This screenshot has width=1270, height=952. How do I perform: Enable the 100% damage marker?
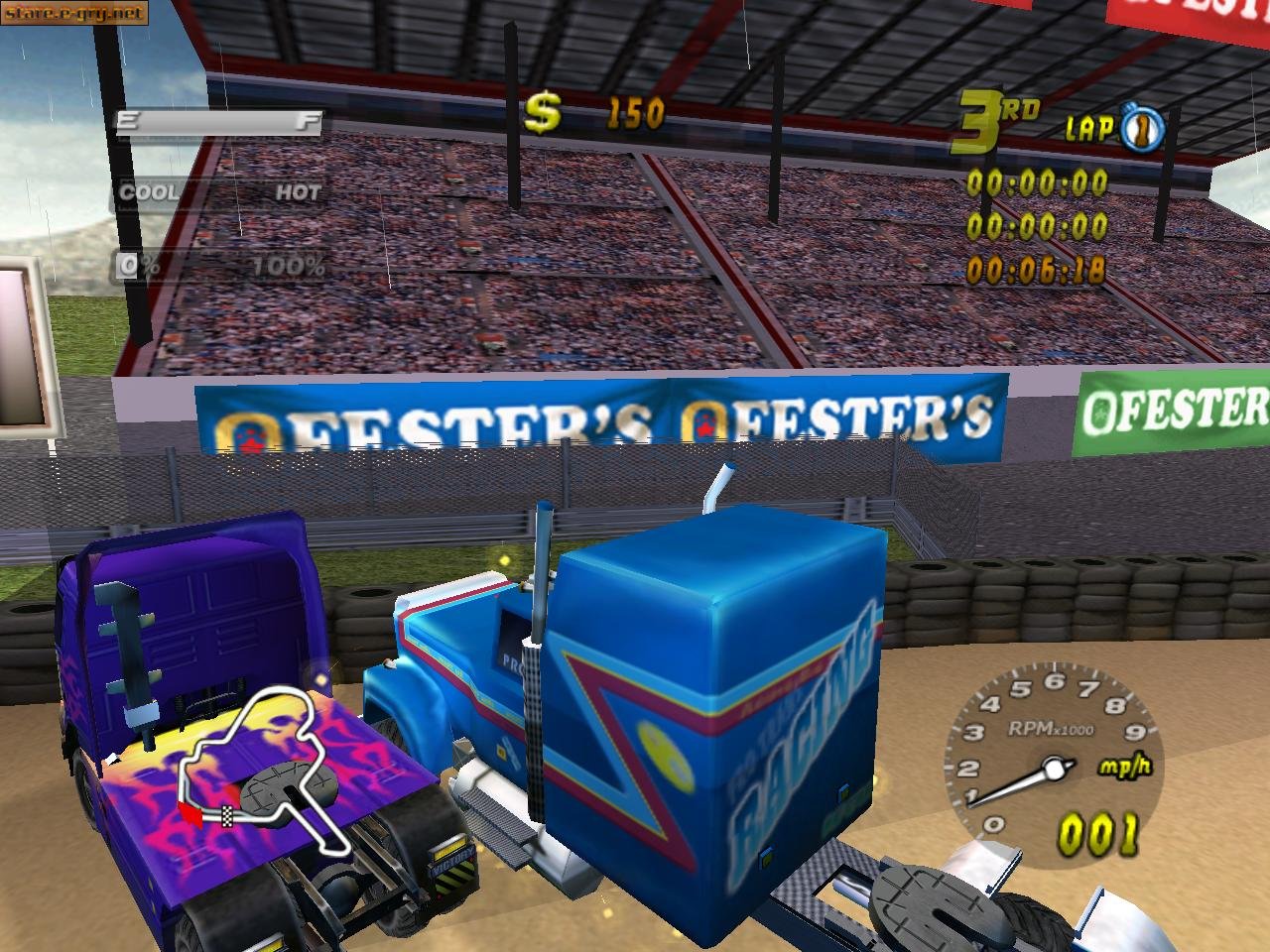(x=289, y=264)
